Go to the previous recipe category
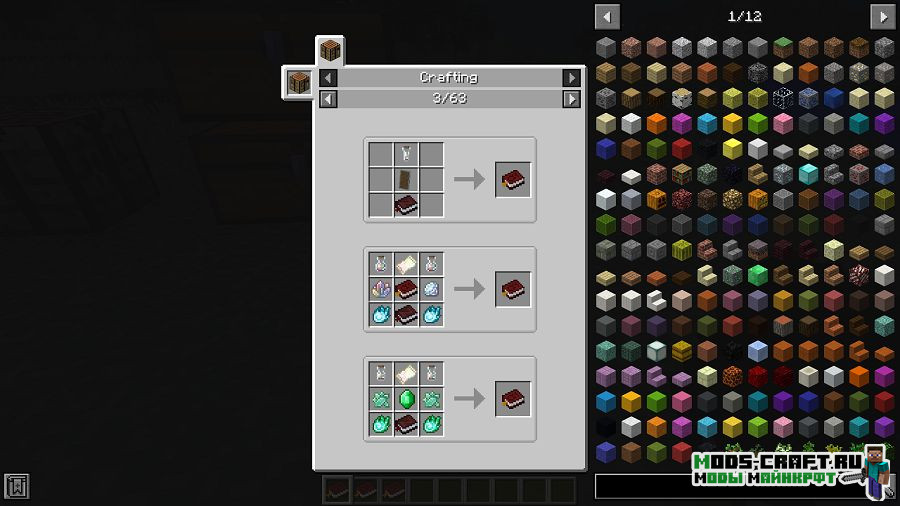Image resolution: width=900 pixels, height=506 pixels. point(328,78)
